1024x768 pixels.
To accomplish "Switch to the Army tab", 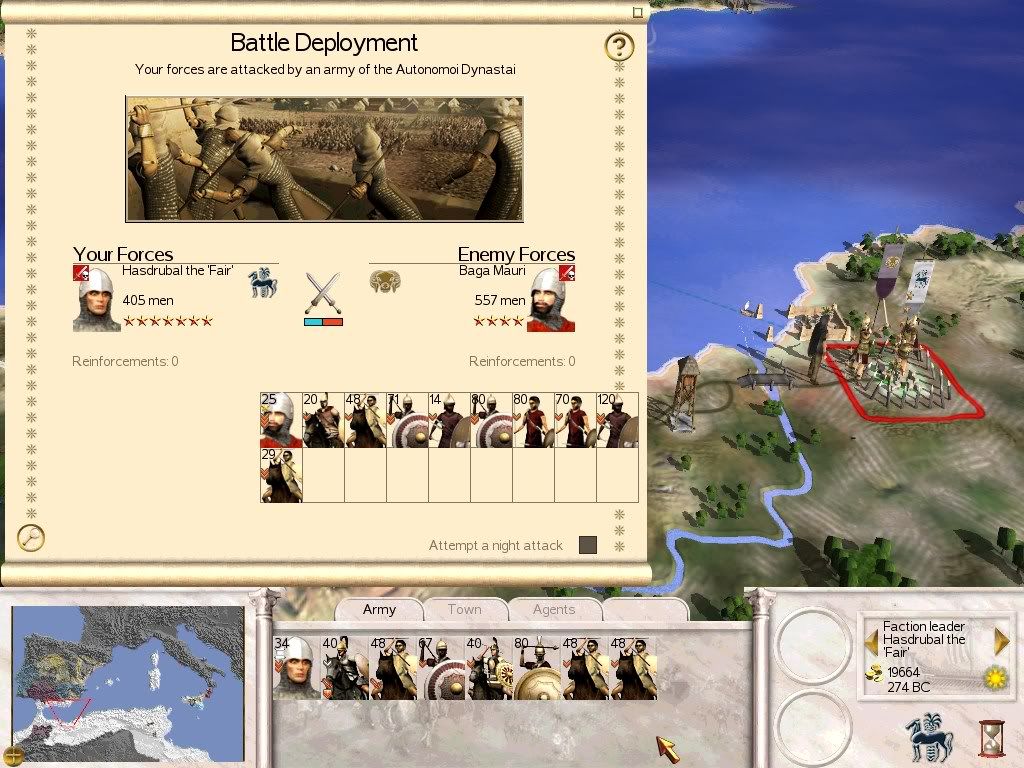I will click(x=379, y=609).
